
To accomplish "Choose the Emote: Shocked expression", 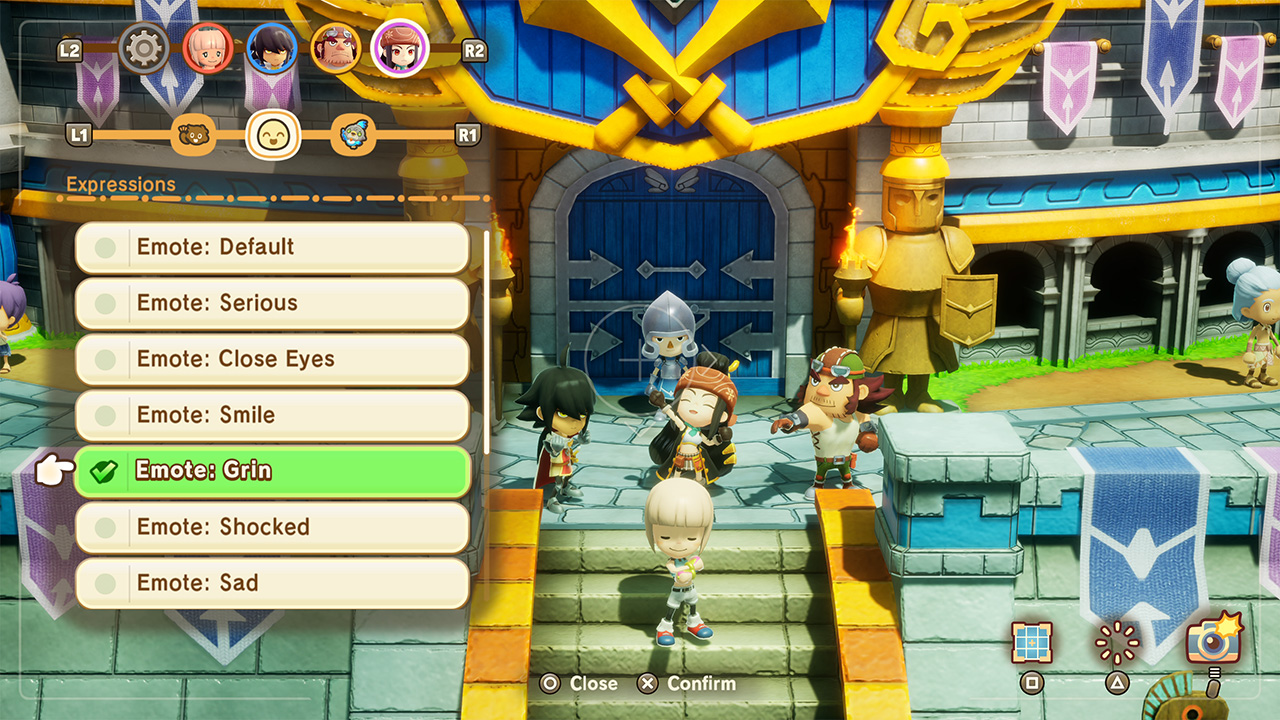I will click(x=272, y=527).
